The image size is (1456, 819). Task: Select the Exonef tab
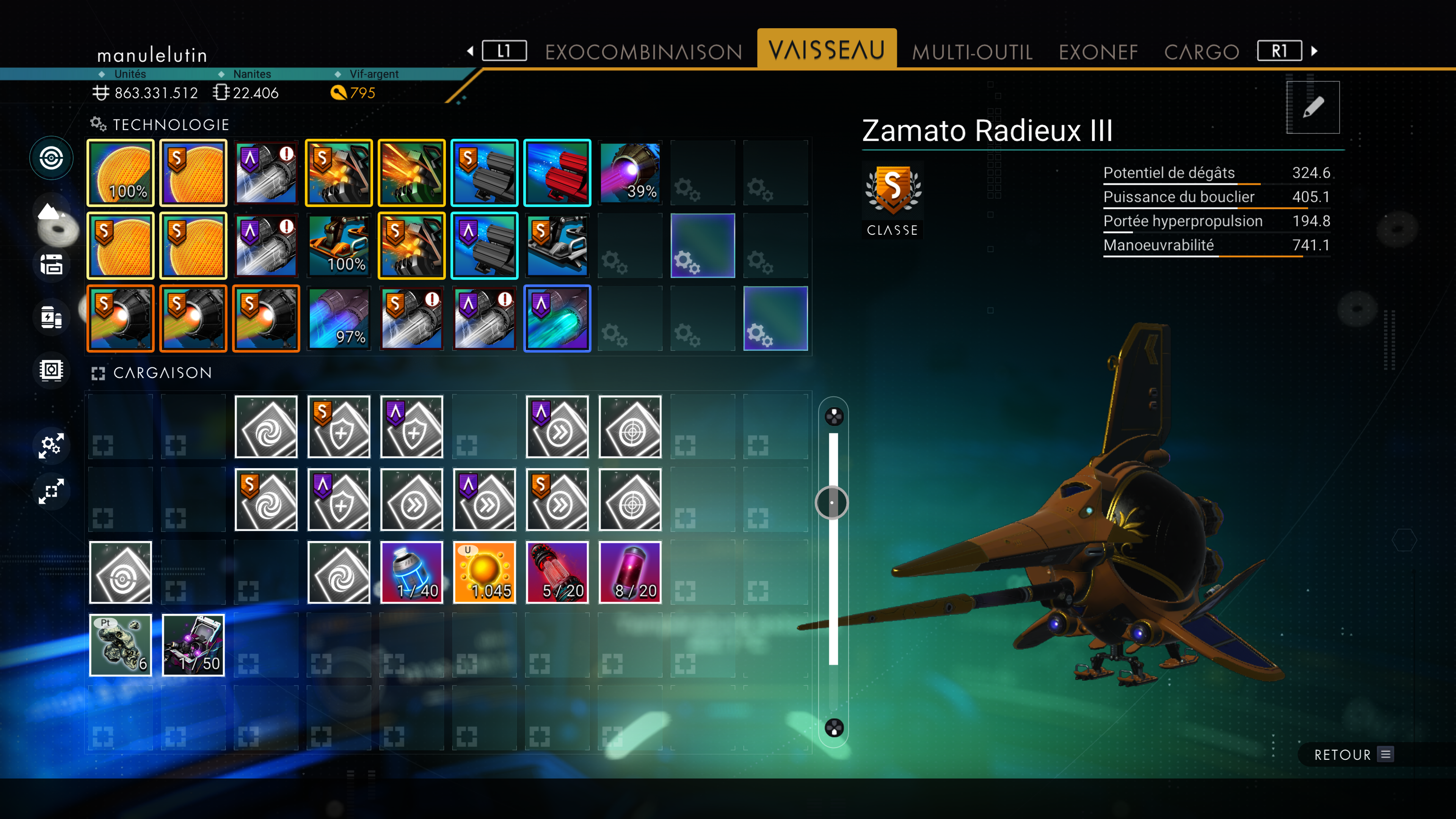[1098, 52]
